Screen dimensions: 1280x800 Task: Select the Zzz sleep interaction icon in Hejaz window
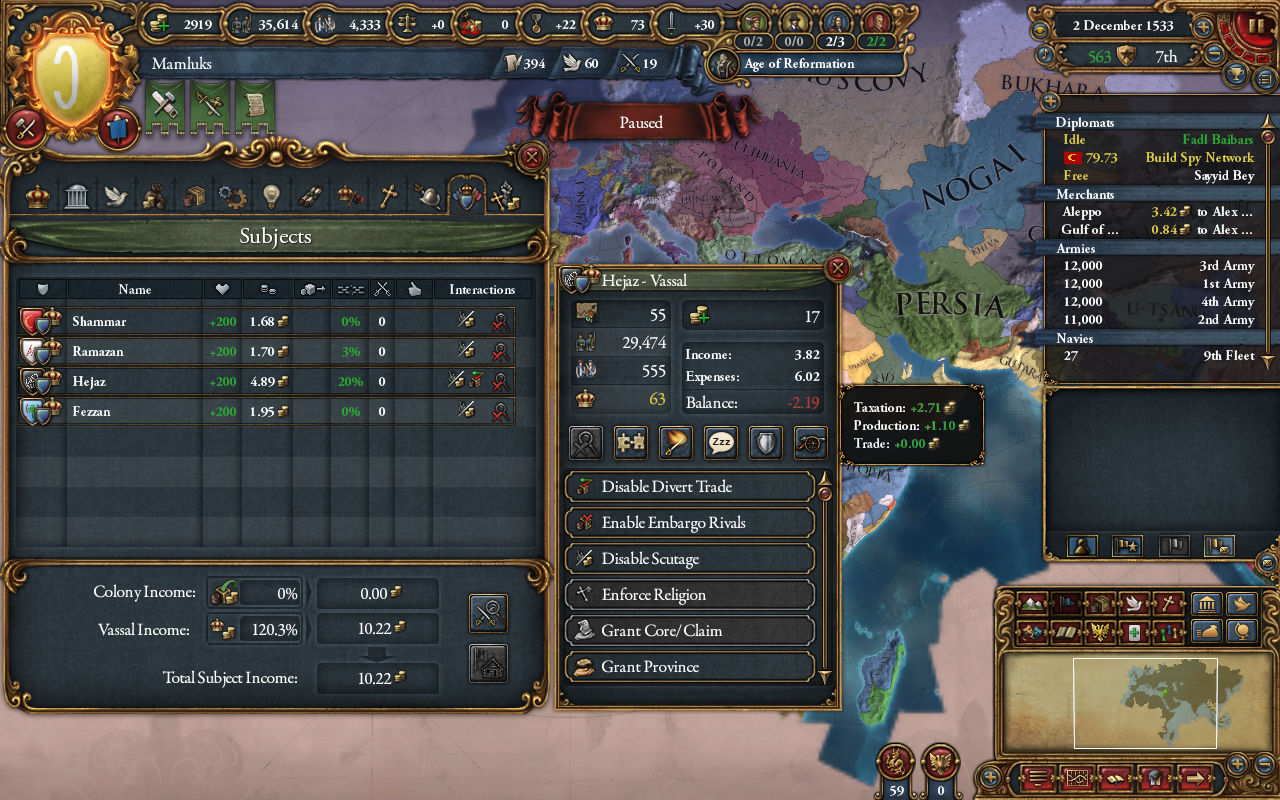pos(719,442)
